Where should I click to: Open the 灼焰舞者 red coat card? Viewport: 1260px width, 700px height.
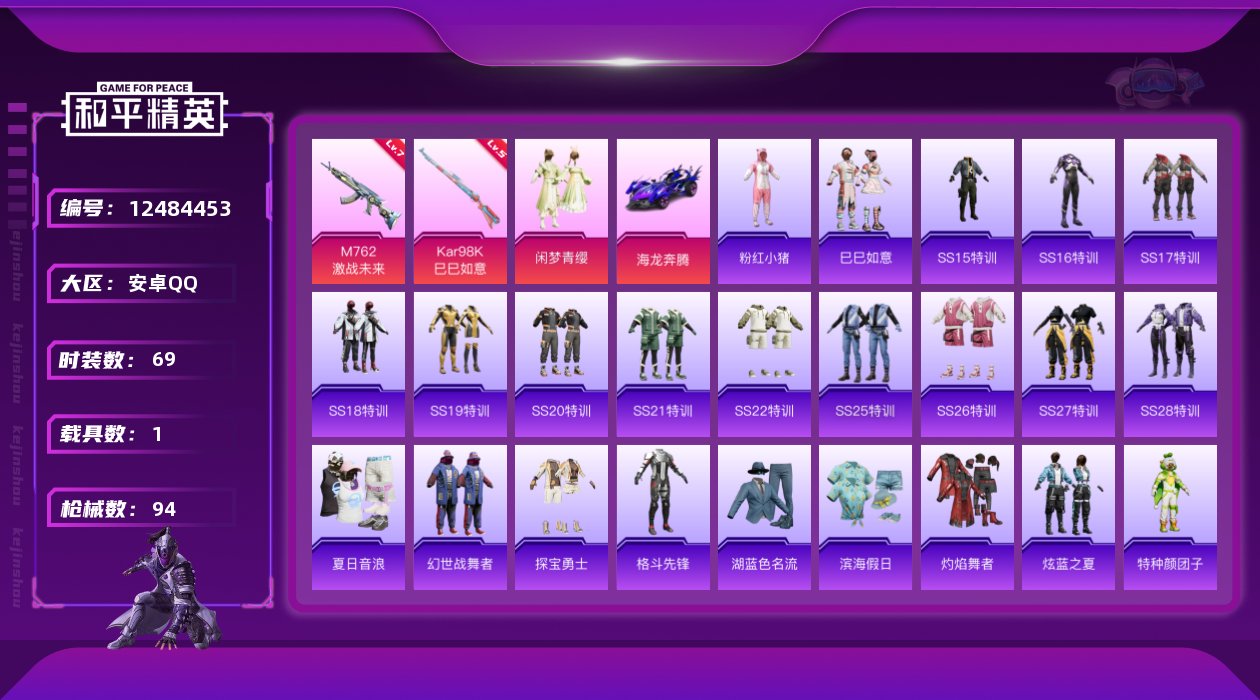(967, 517)
